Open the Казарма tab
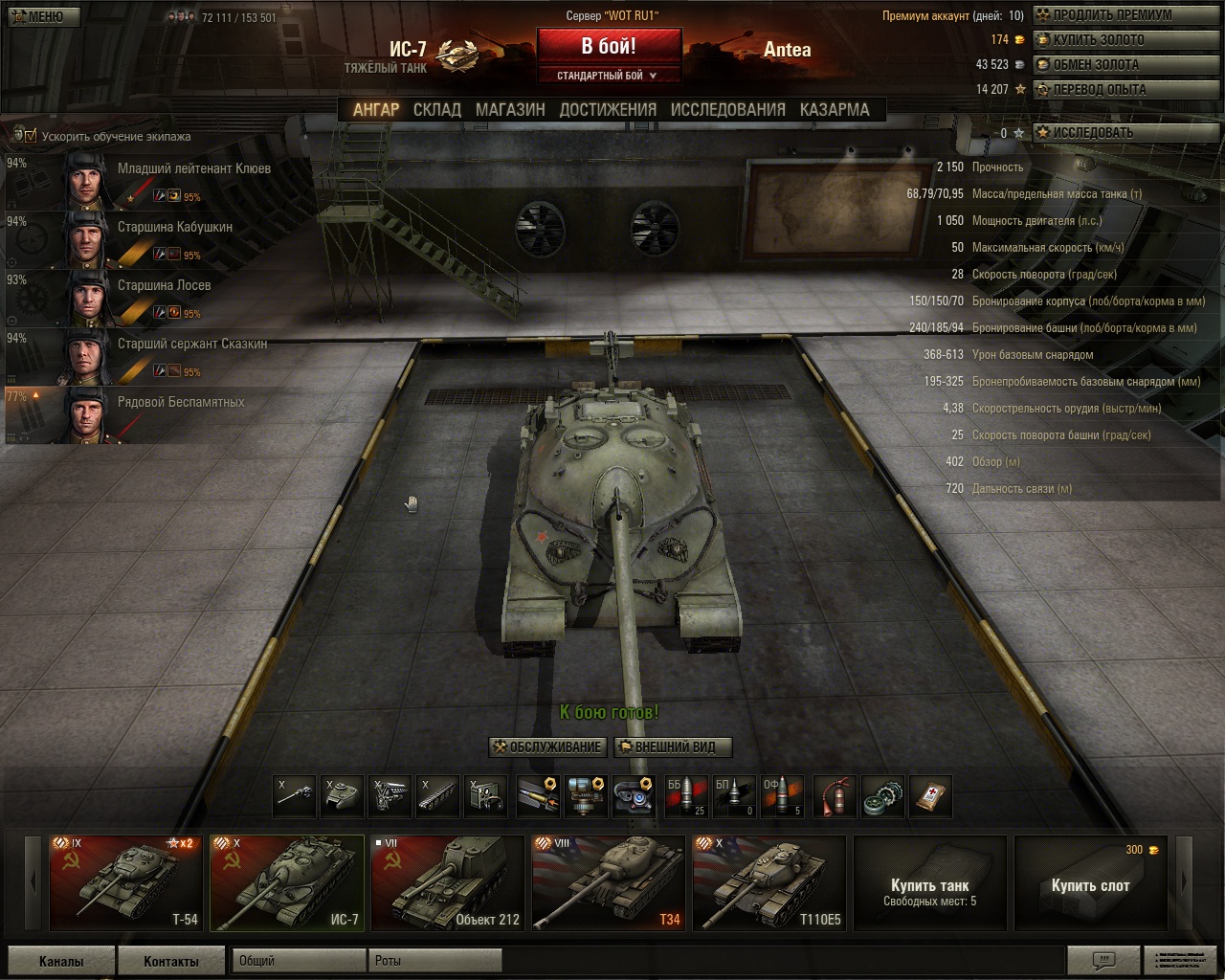The image size is (1225, 980). click(x=835, y=110)
